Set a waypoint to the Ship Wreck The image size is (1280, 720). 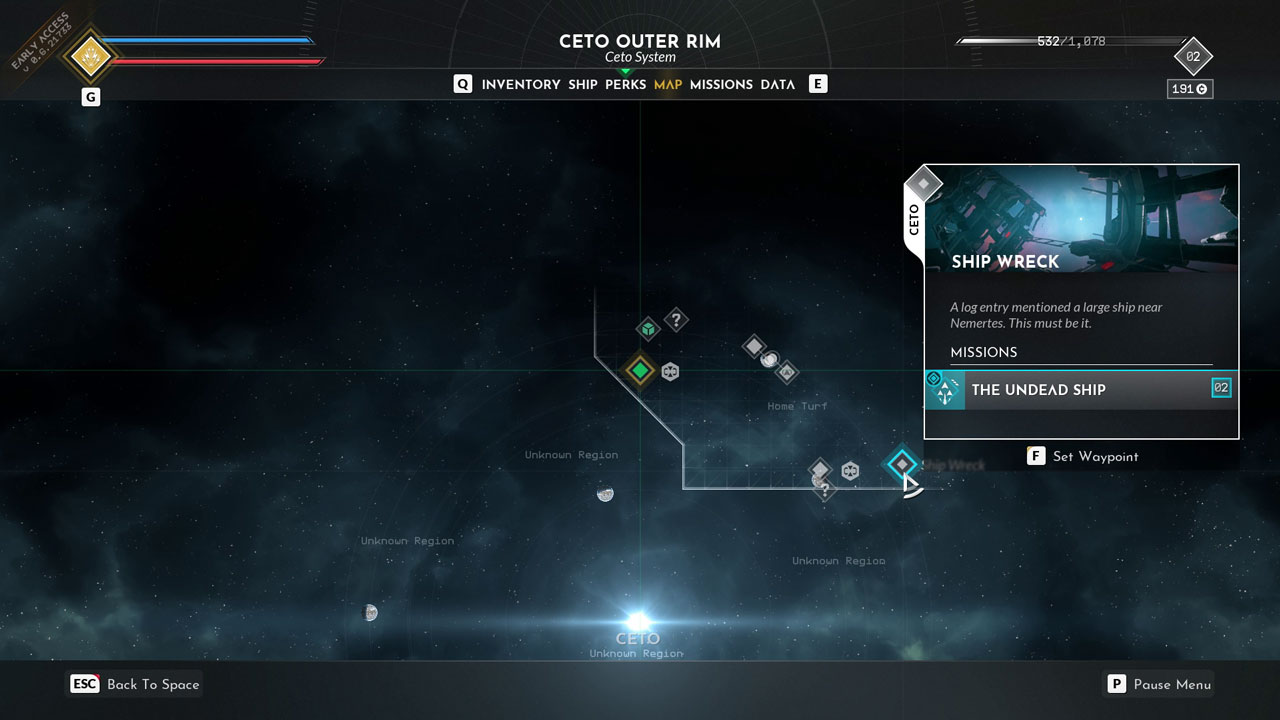click(x=1084, y=456)
